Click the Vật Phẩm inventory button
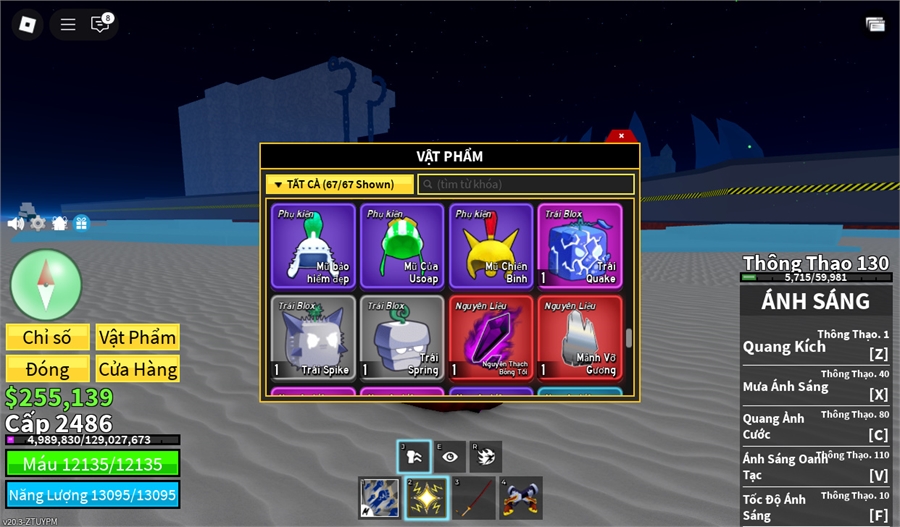This screenshot has height=527, width=900. (138, 338)
